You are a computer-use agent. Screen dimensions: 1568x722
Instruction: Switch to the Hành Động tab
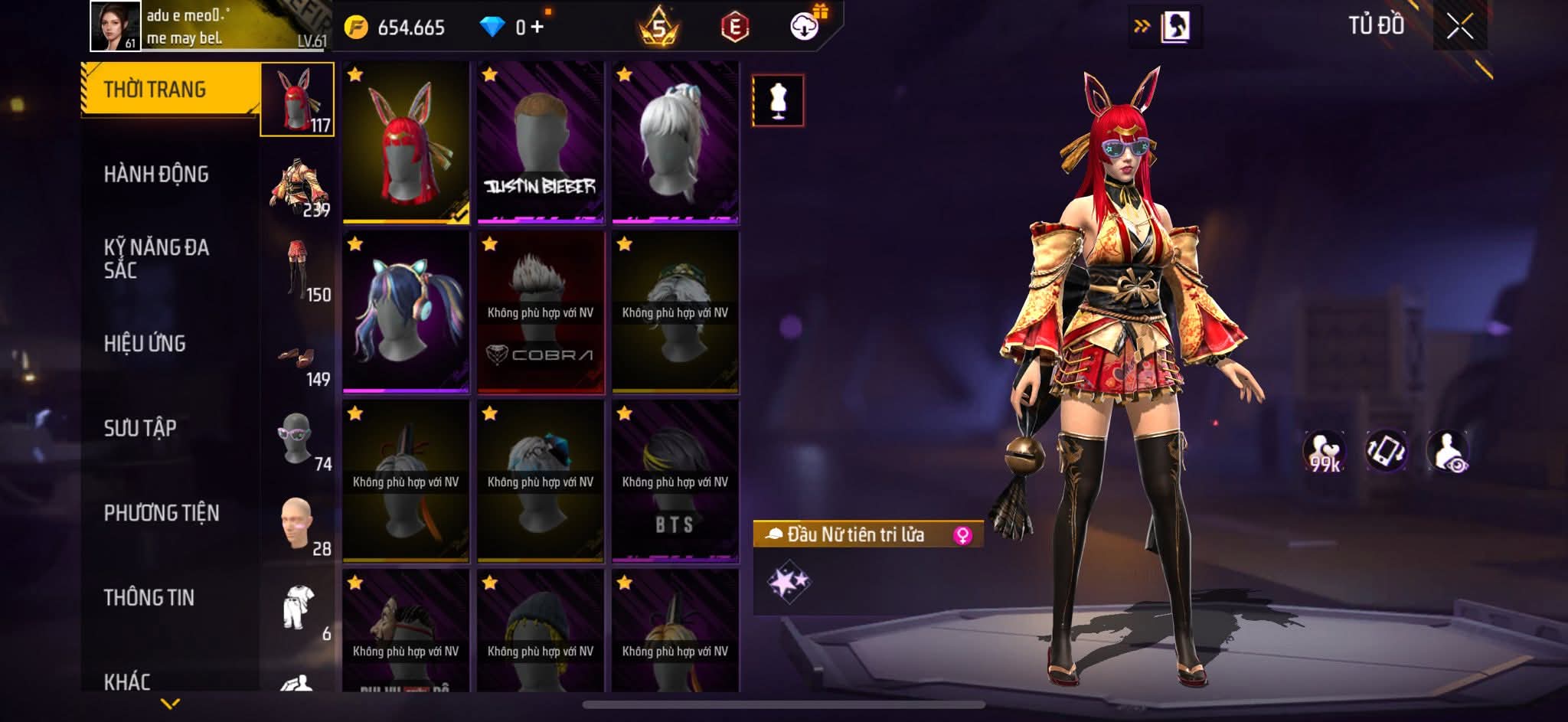[x=156, y=175]
